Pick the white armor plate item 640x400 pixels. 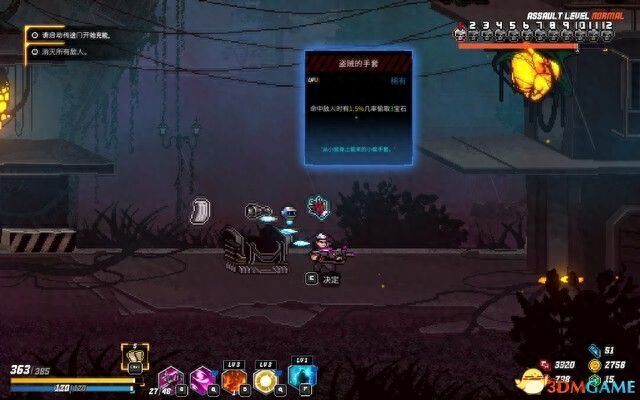[x=200, y=211]
